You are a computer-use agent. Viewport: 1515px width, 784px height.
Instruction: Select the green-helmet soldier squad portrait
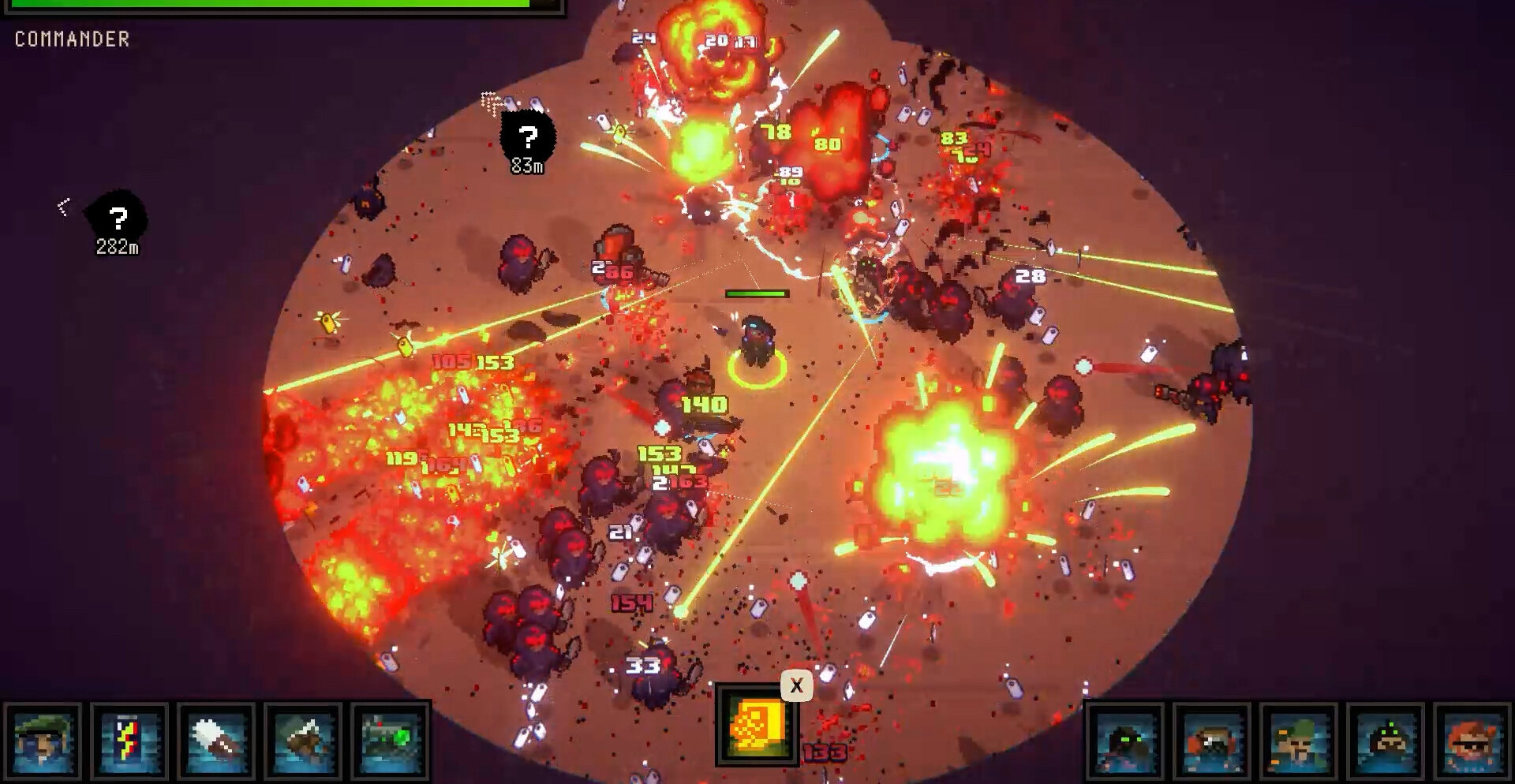point(1299,742)
